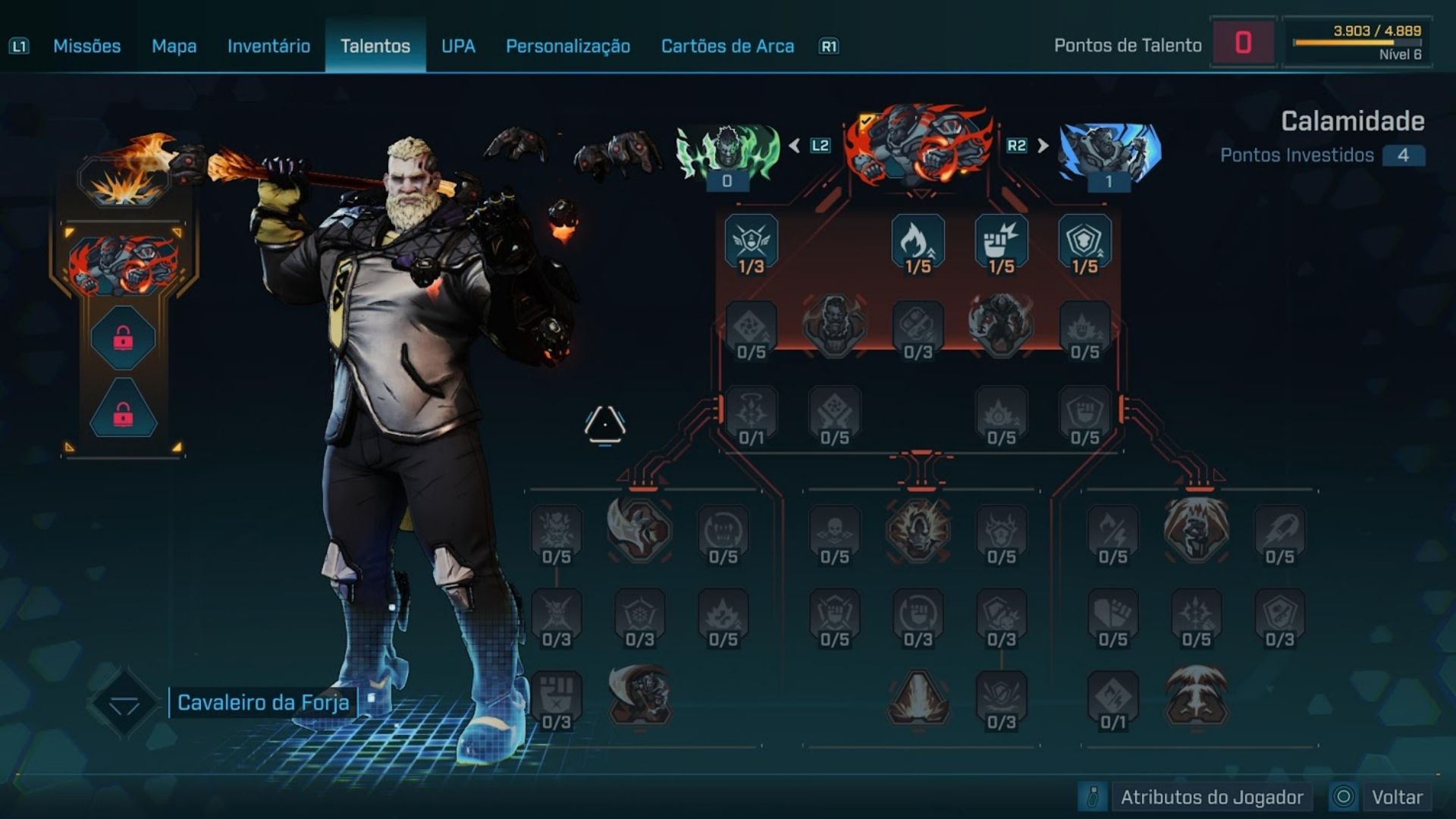Open the Personalização tab
Screen dimensions: 1456x819
(568, 46)
